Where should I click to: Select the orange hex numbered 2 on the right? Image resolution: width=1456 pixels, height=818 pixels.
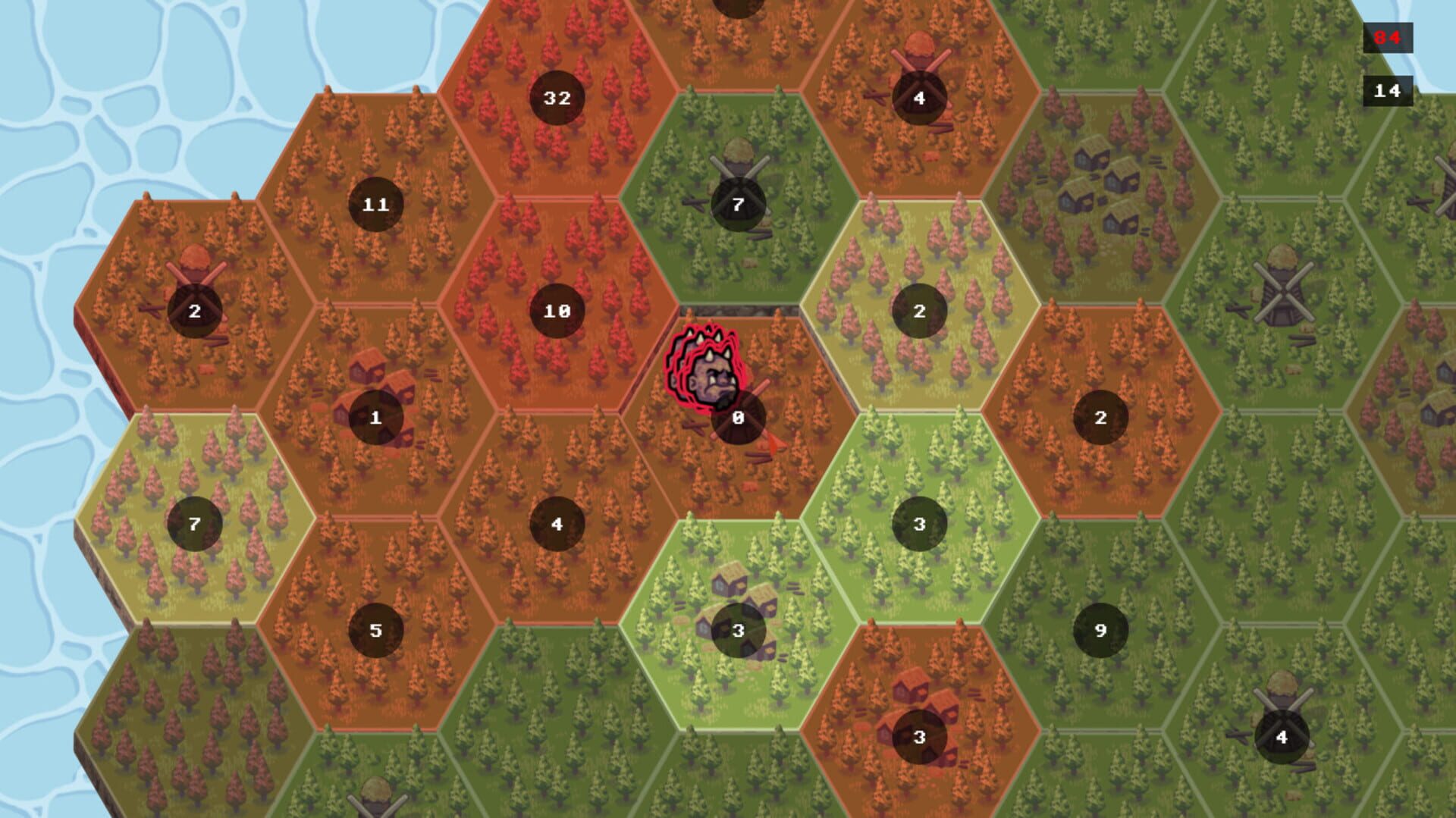[1101, 416]
